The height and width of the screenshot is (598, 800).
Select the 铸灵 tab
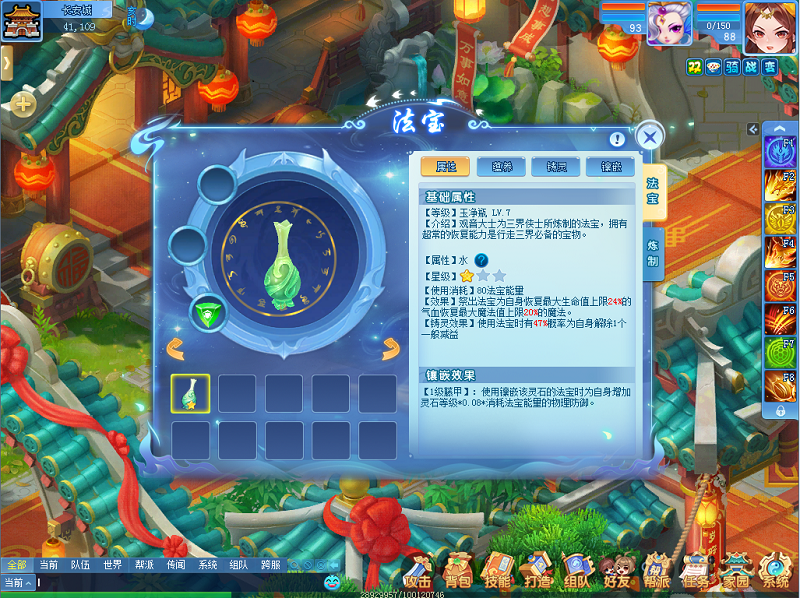550,167
